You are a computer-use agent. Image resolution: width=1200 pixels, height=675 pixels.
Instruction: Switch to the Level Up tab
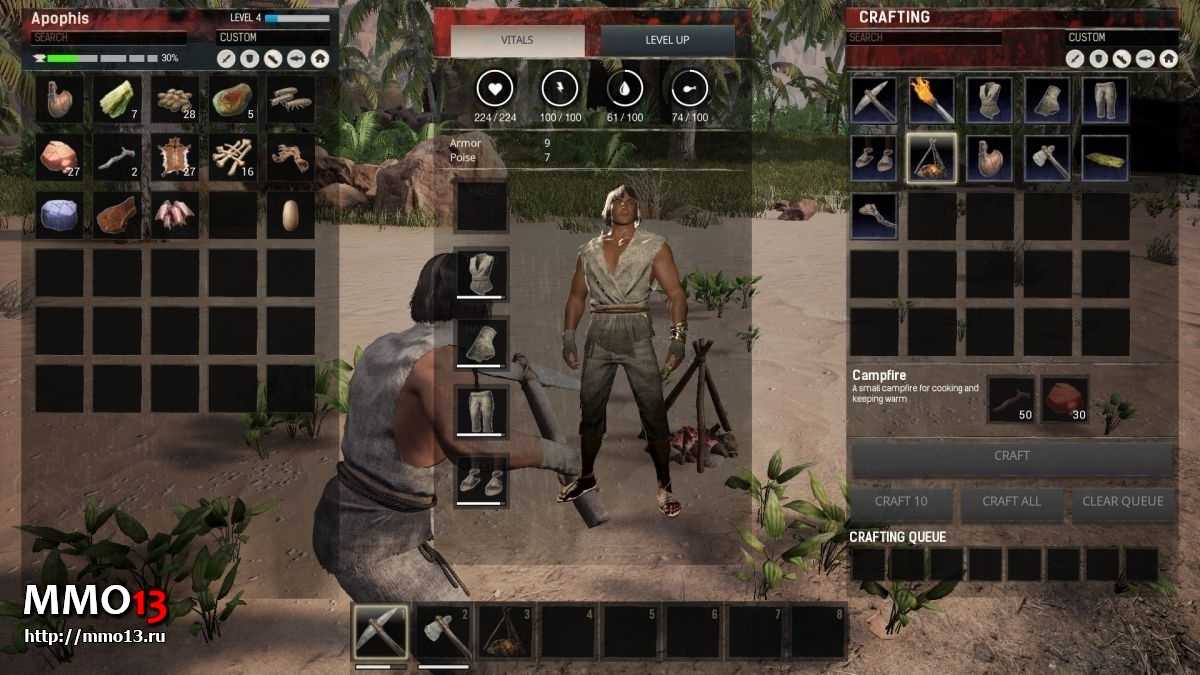click(667, 41)
